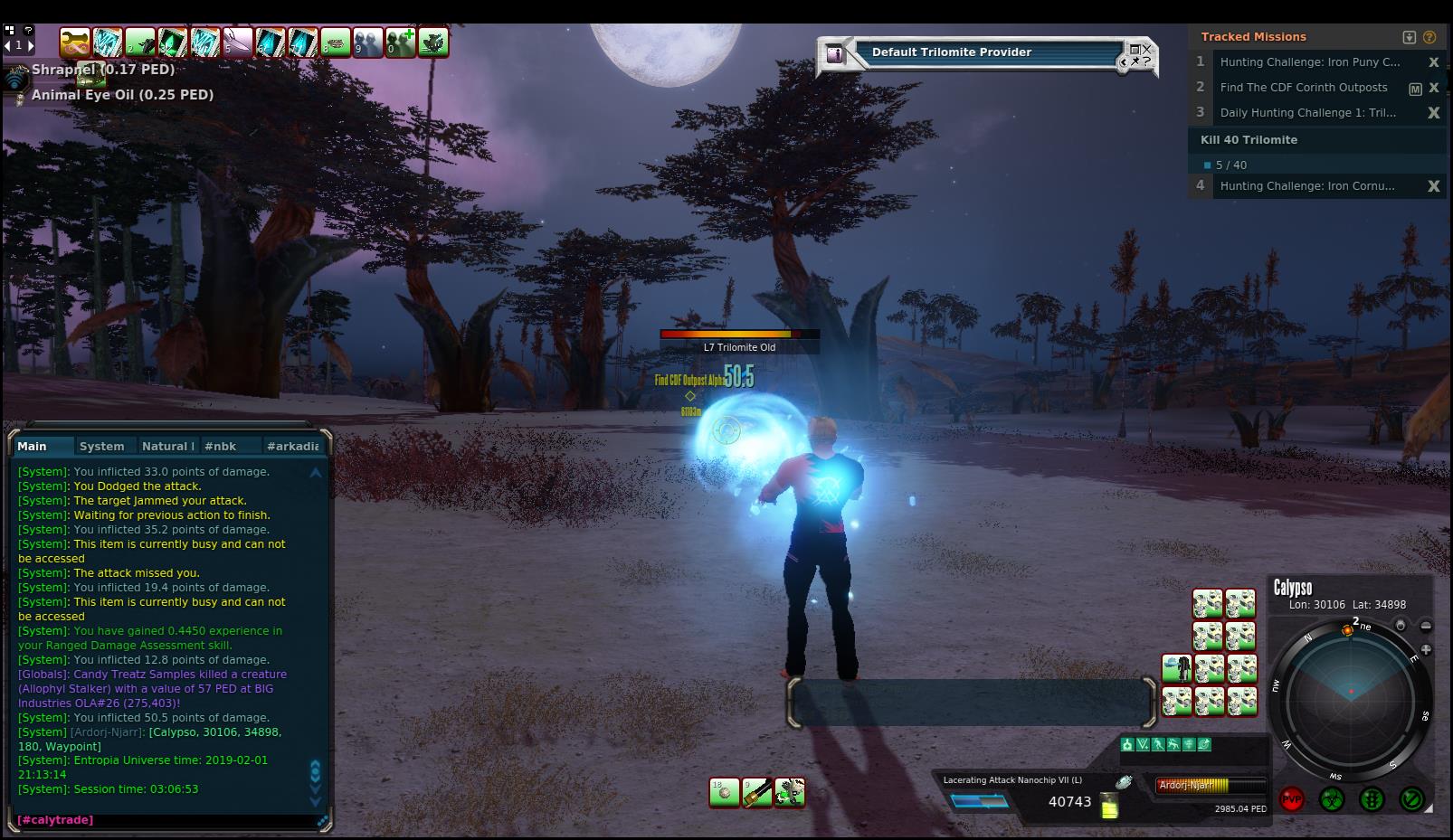Select the #nbk chat channel tab

click(x=220, y=446)
